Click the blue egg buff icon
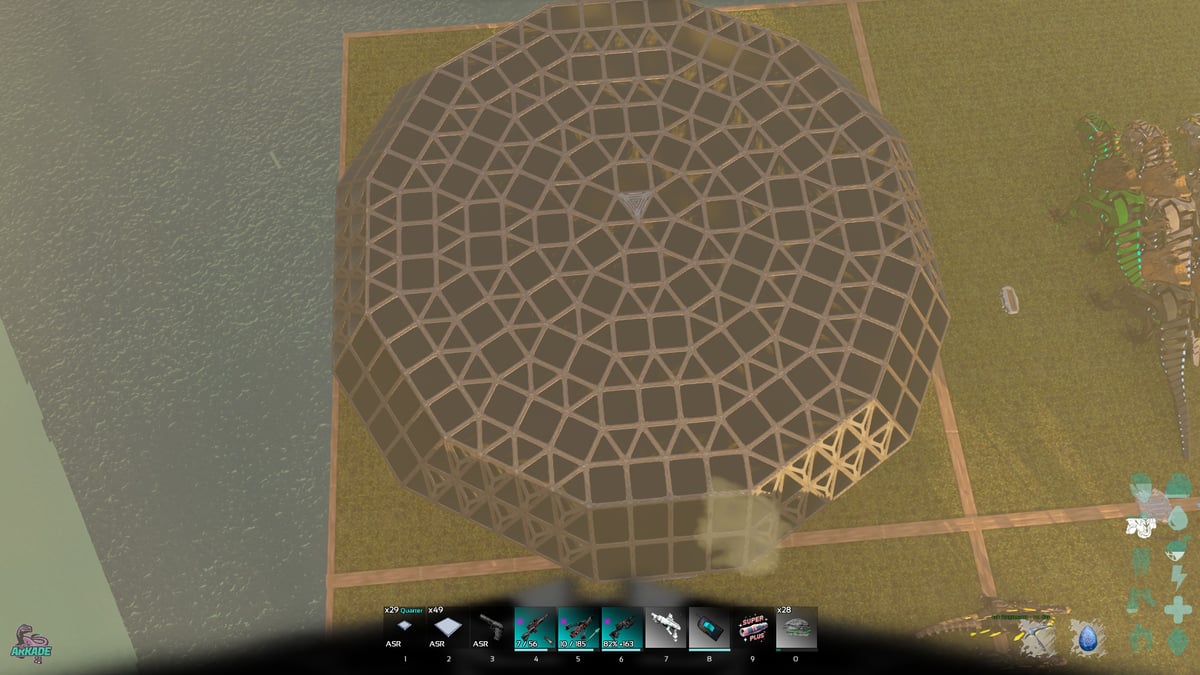Image resolution: width=1200 pixels, height=675 pixels. tap(1084, 637)
